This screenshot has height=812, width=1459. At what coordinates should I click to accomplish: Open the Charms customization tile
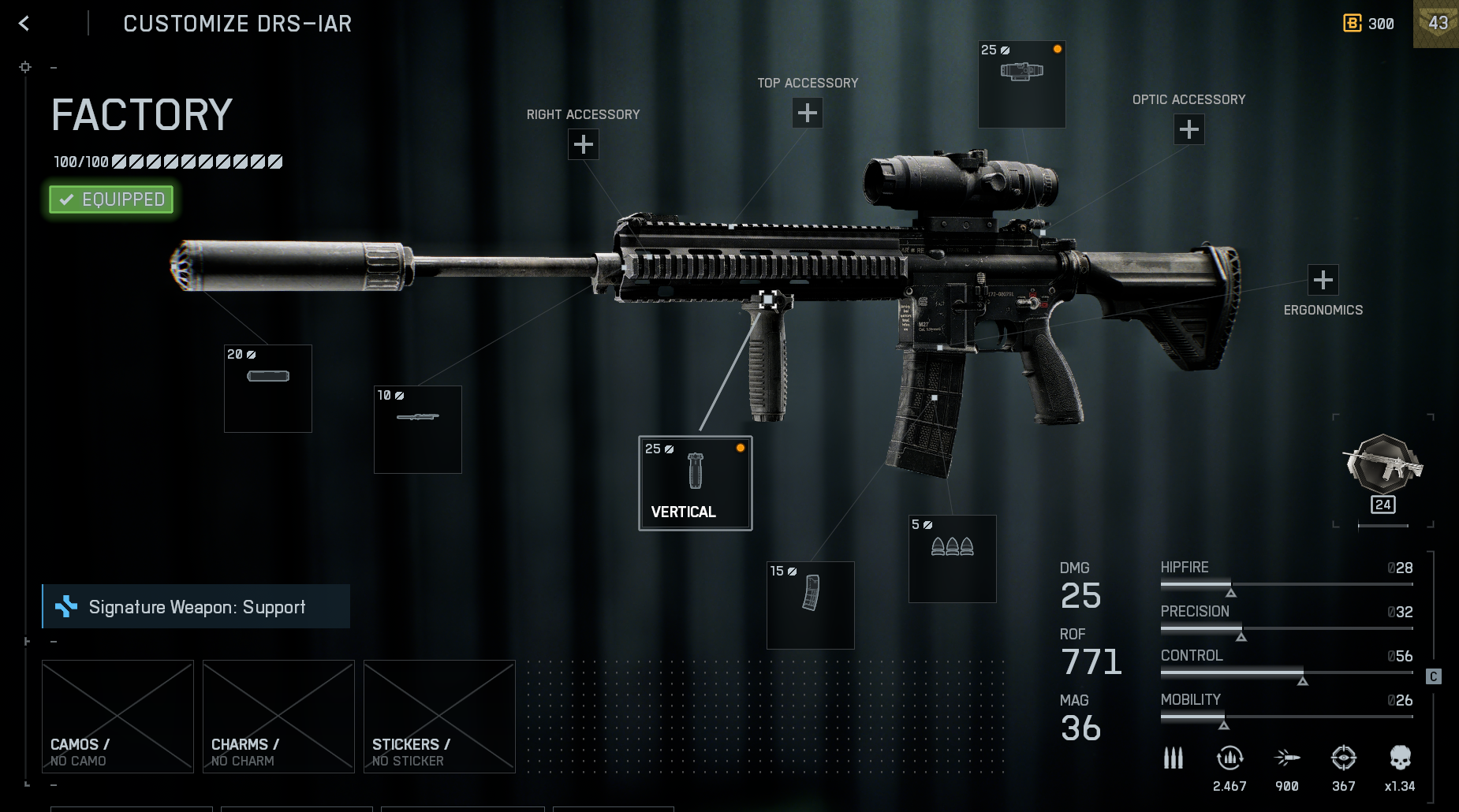coord(278,717)
